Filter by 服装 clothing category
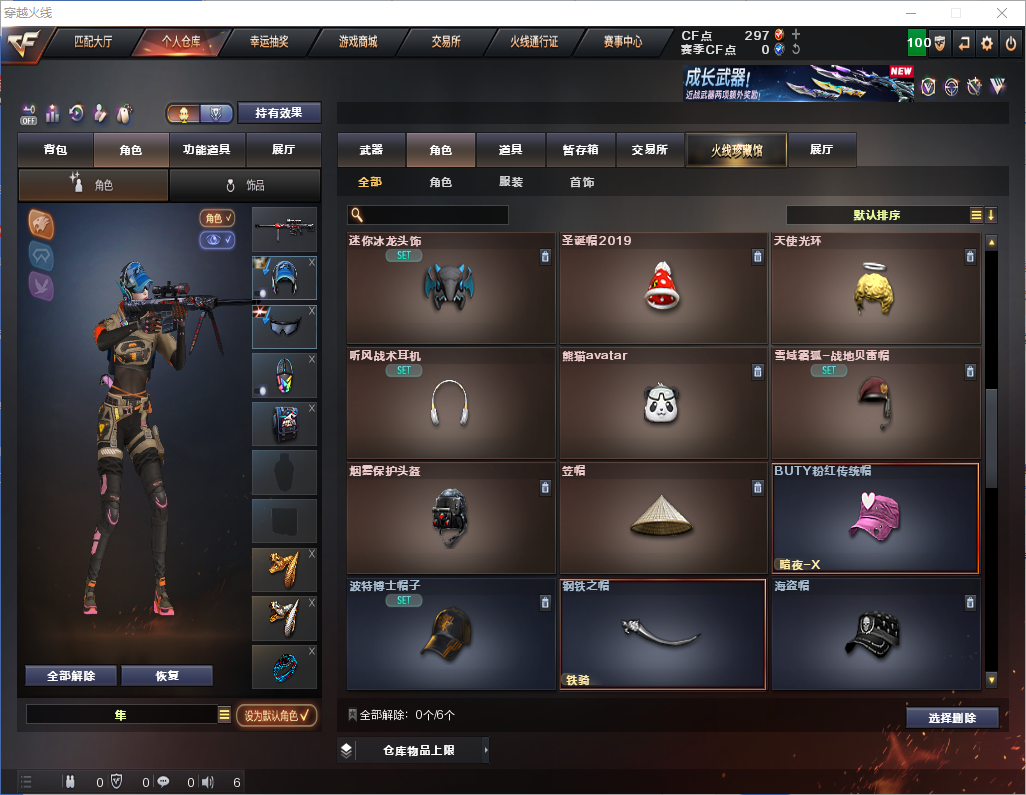1026x795 pixels. [511, 182]
